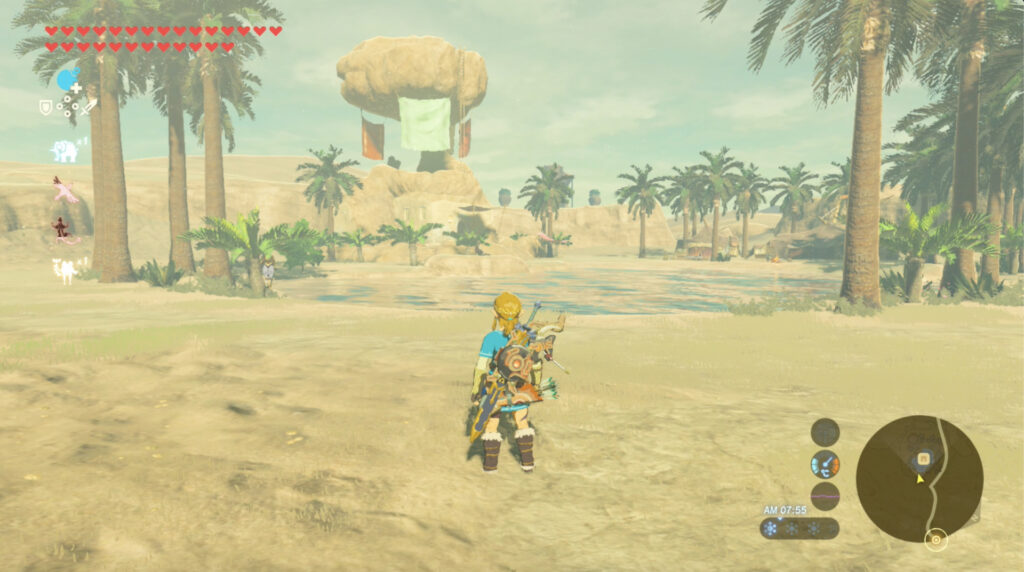The width and height of the screenshot is (1024, 572).
Task: Open the circular minimap
Action: click(919, 479)
